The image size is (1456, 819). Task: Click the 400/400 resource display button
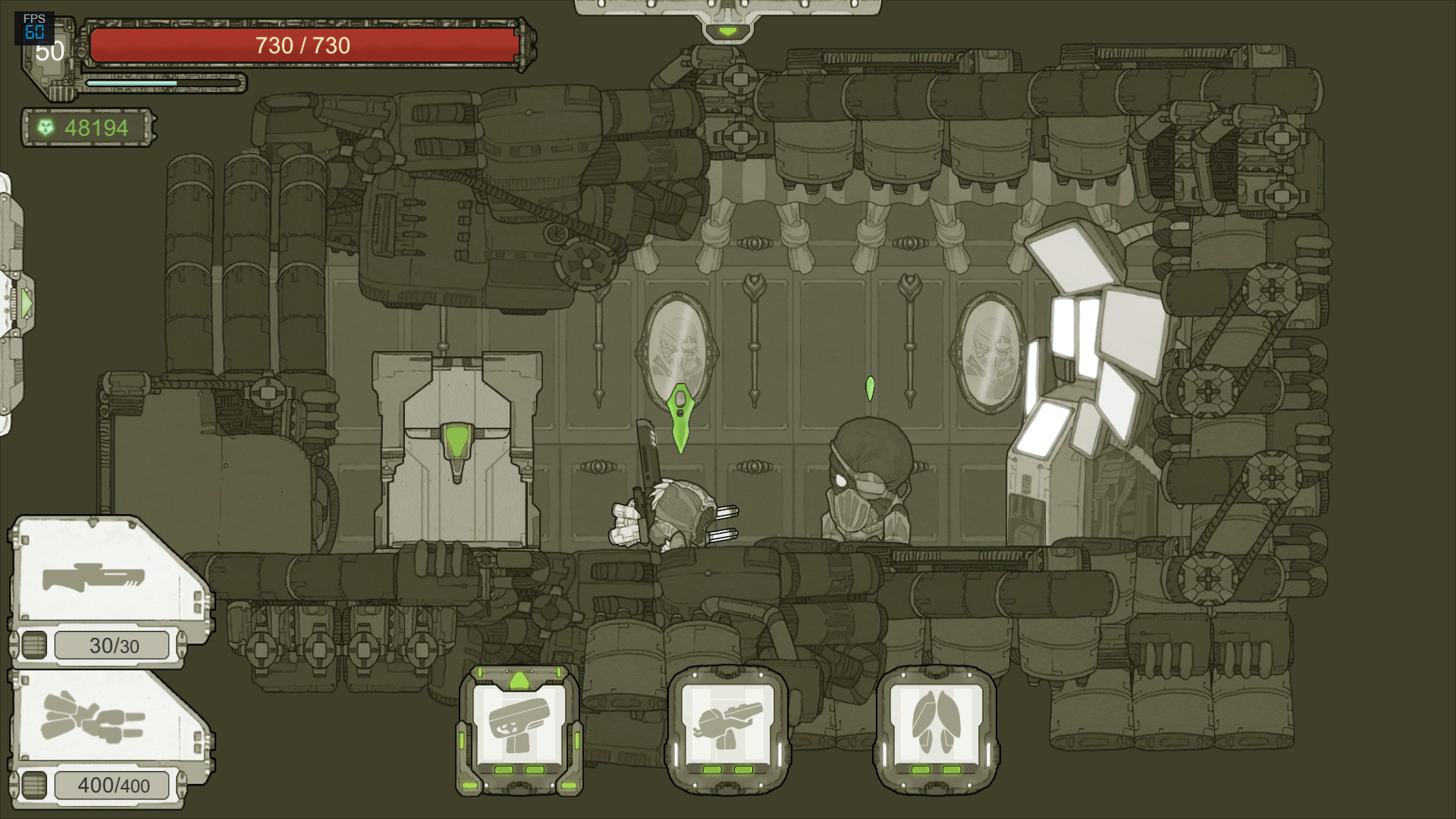pos(112,785)
